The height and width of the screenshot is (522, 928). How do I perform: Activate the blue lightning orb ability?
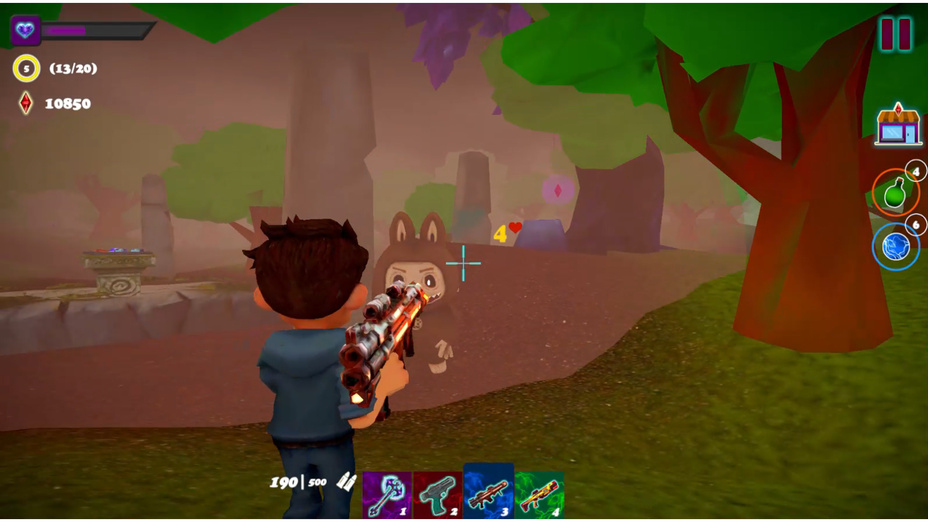click(895, 246)
